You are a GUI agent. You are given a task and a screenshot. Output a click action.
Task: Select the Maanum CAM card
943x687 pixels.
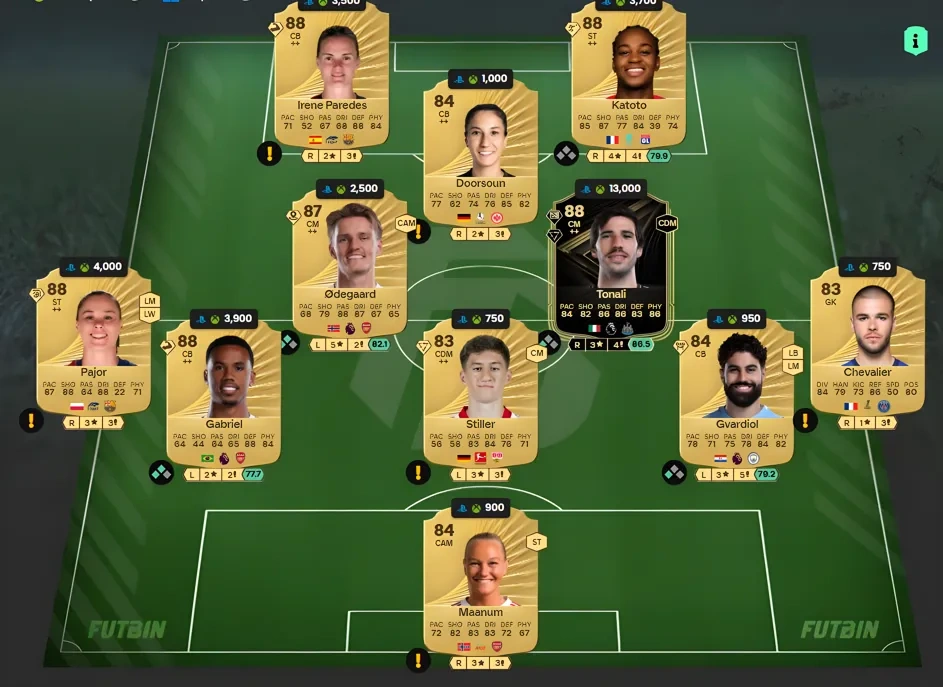[x=480, y=580]
